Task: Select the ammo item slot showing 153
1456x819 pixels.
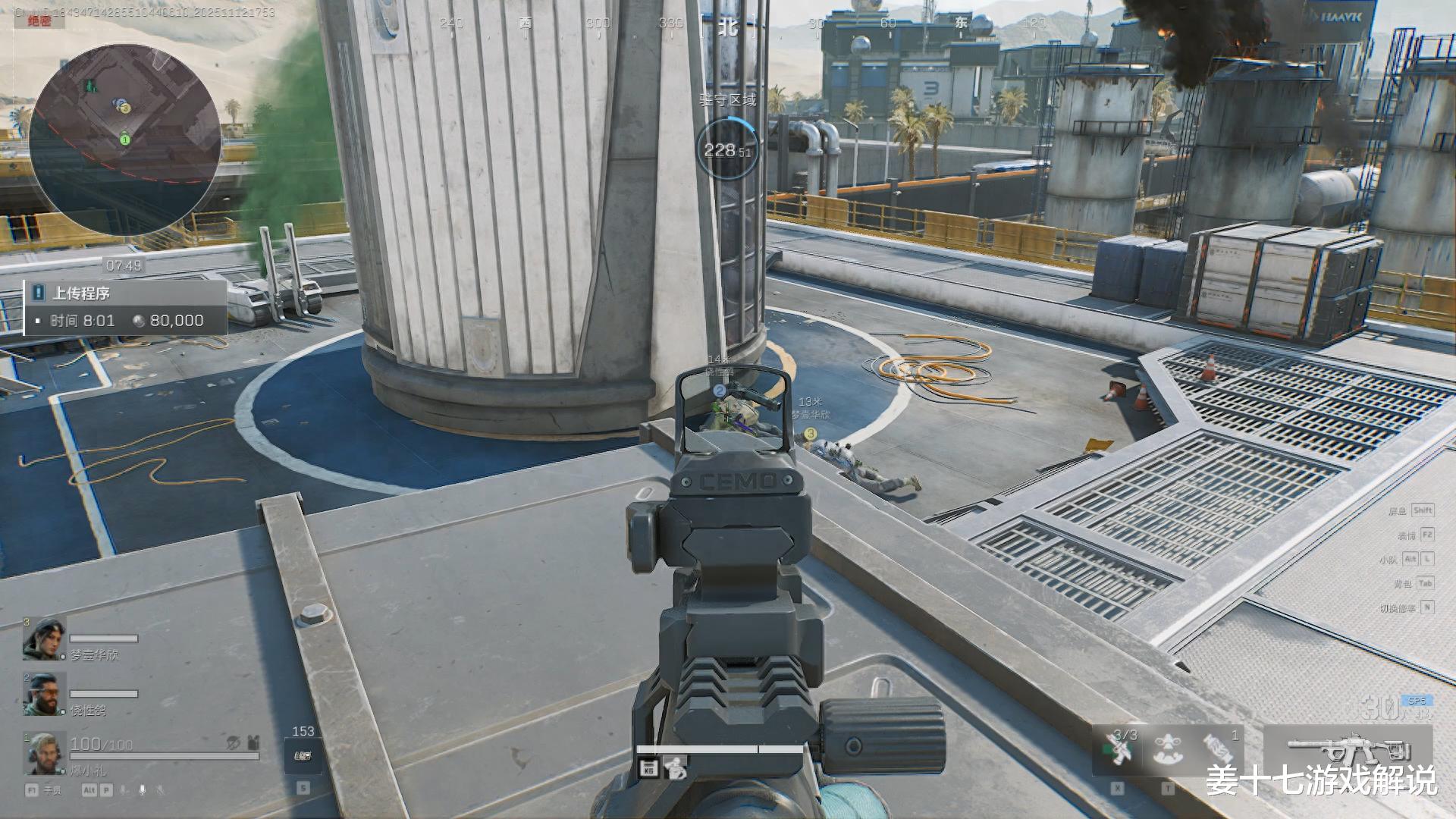Action: click(x=303, y=755)
